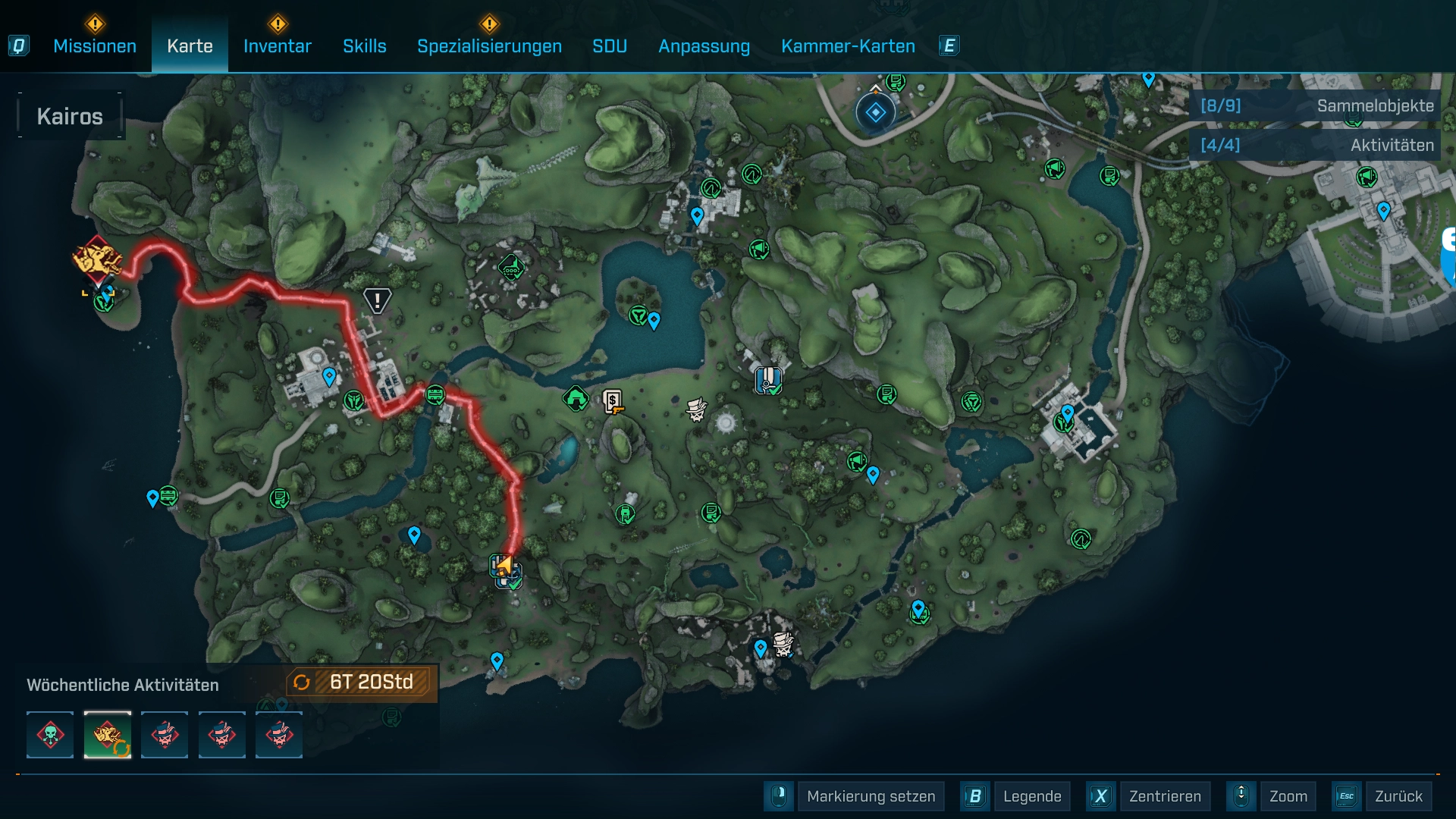
Task: Click the orange beast boss map marker
Action: 97,260
